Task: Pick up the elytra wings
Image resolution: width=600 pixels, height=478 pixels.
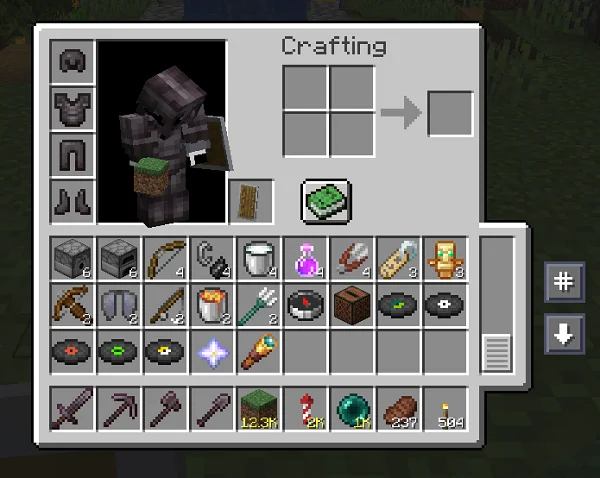Action: (119, 304)
